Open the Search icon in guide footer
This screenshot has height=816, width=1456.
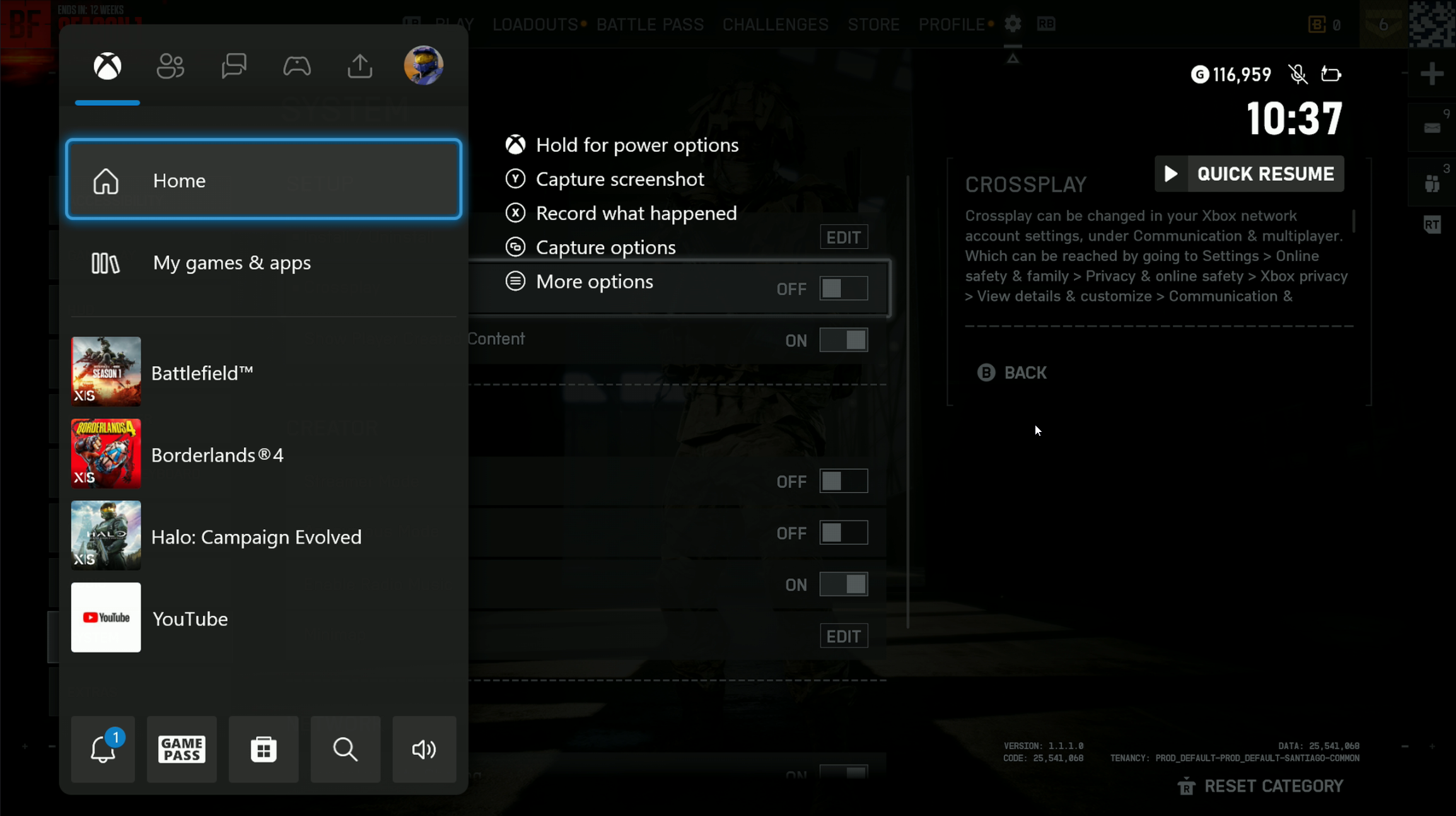point(346,749)
